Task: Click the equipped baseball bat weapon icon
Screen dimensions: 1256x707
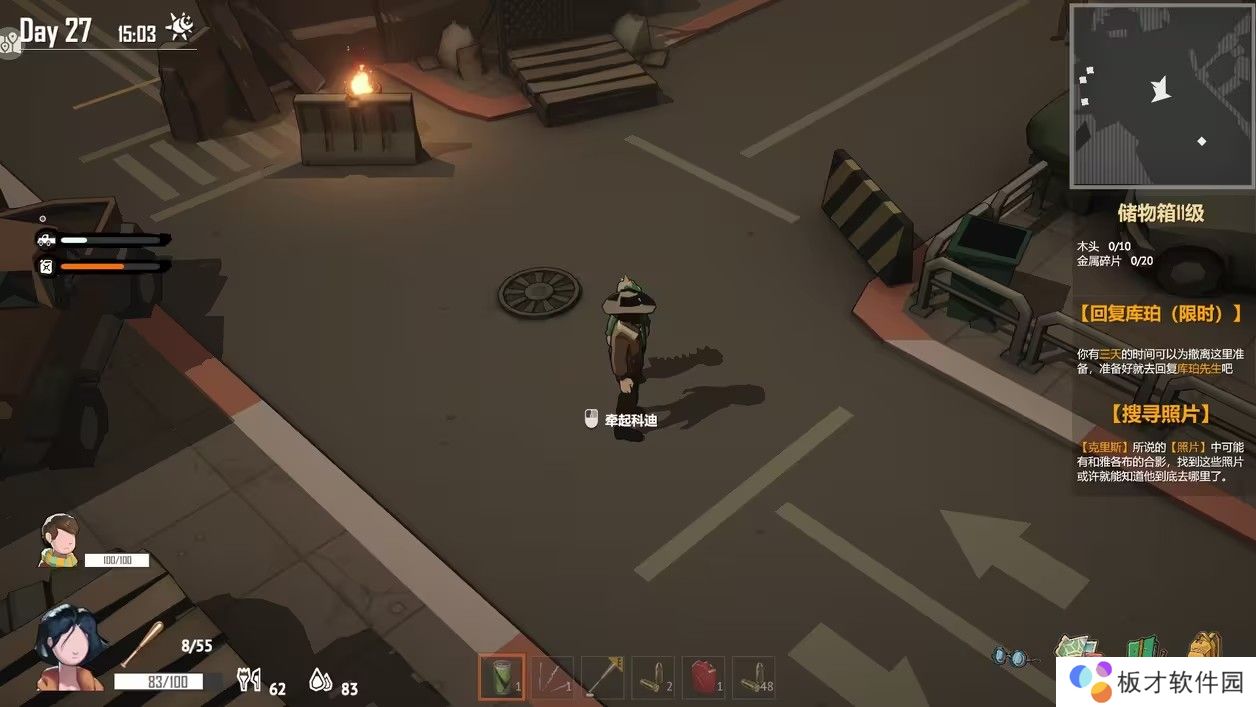Action: click(x=142, y=642)
